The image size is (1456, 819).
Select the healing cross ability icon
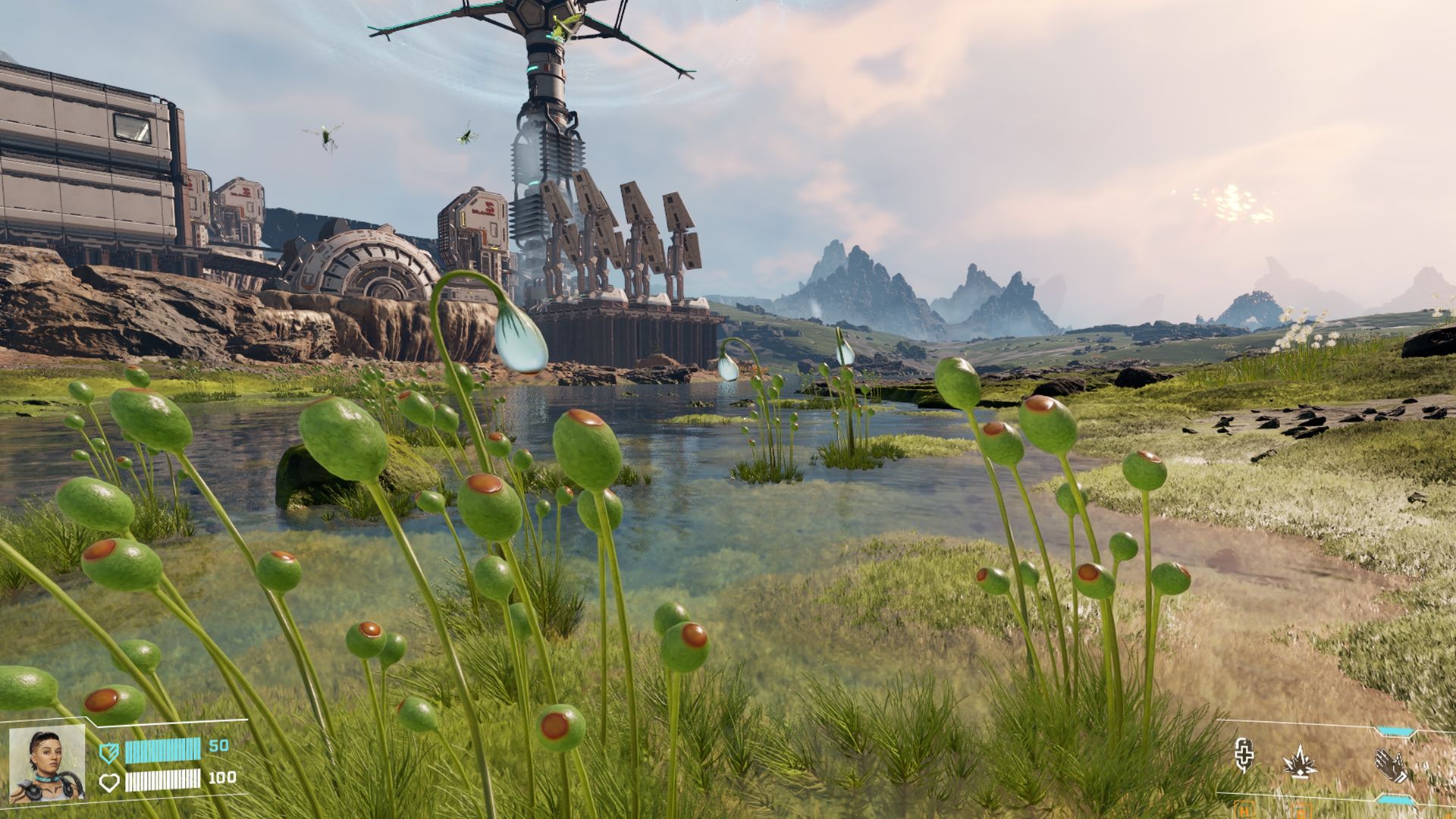(x=1244, y=755)
